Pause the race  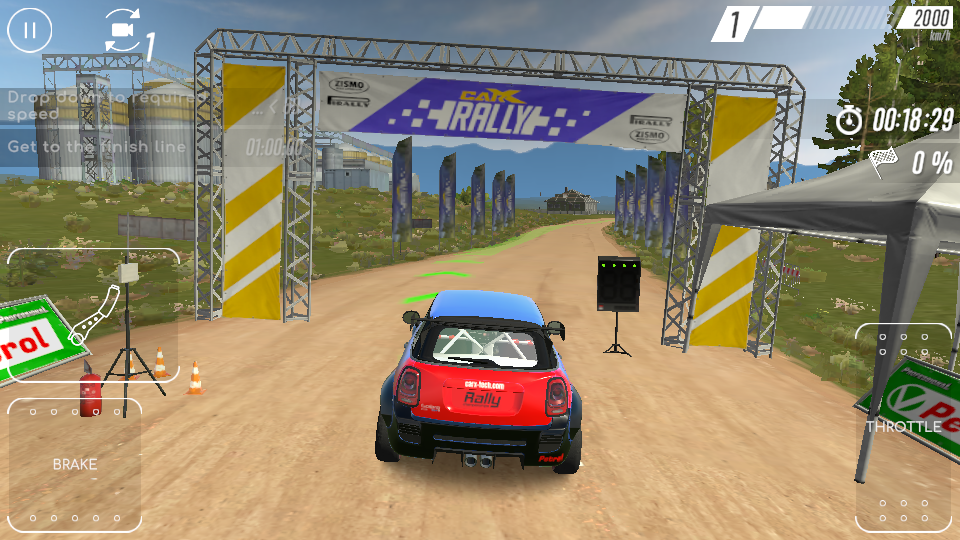click(x=30, y=30)
